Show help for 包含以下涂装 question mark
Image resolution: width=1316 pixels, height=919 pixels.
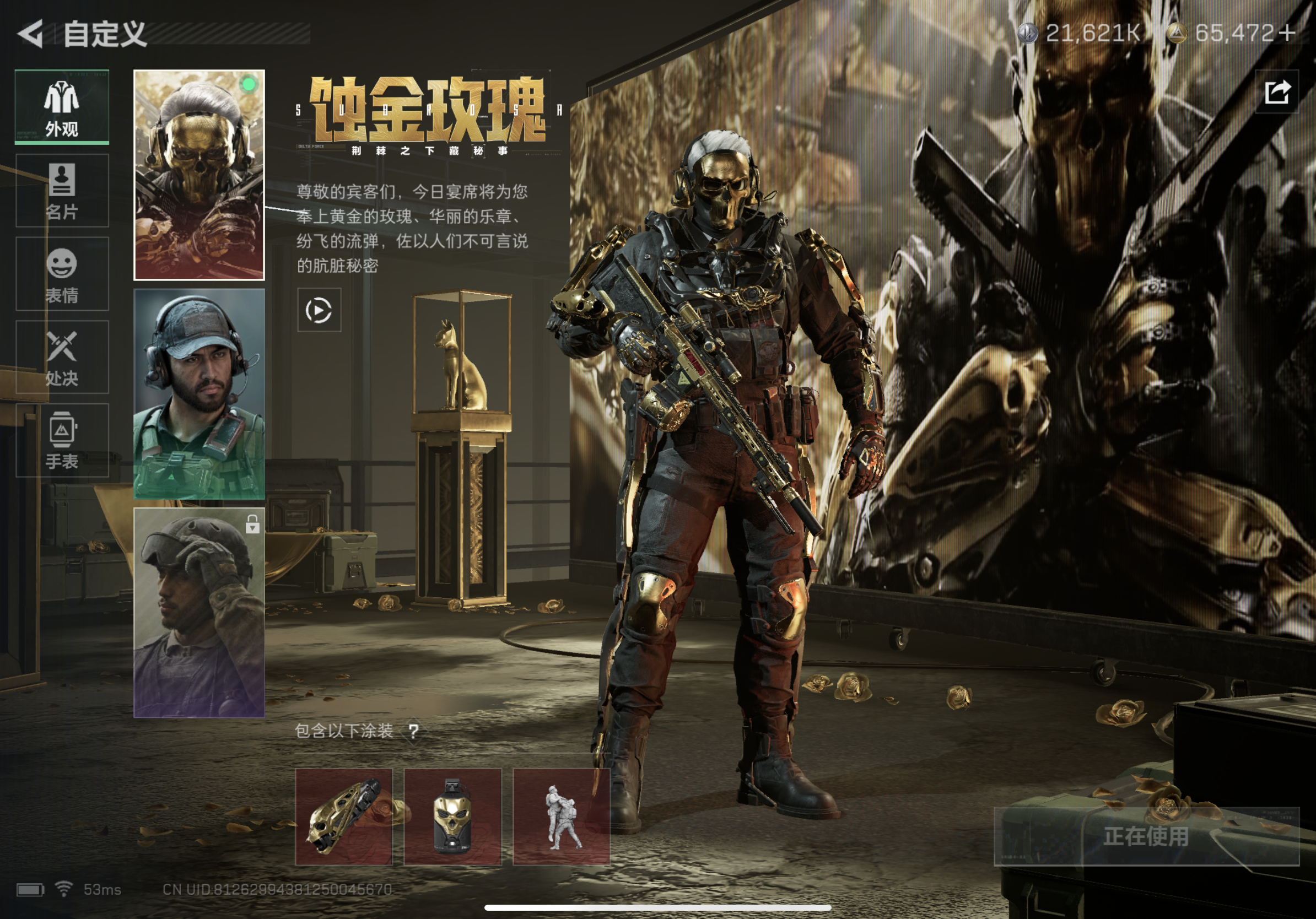point(413,731)
